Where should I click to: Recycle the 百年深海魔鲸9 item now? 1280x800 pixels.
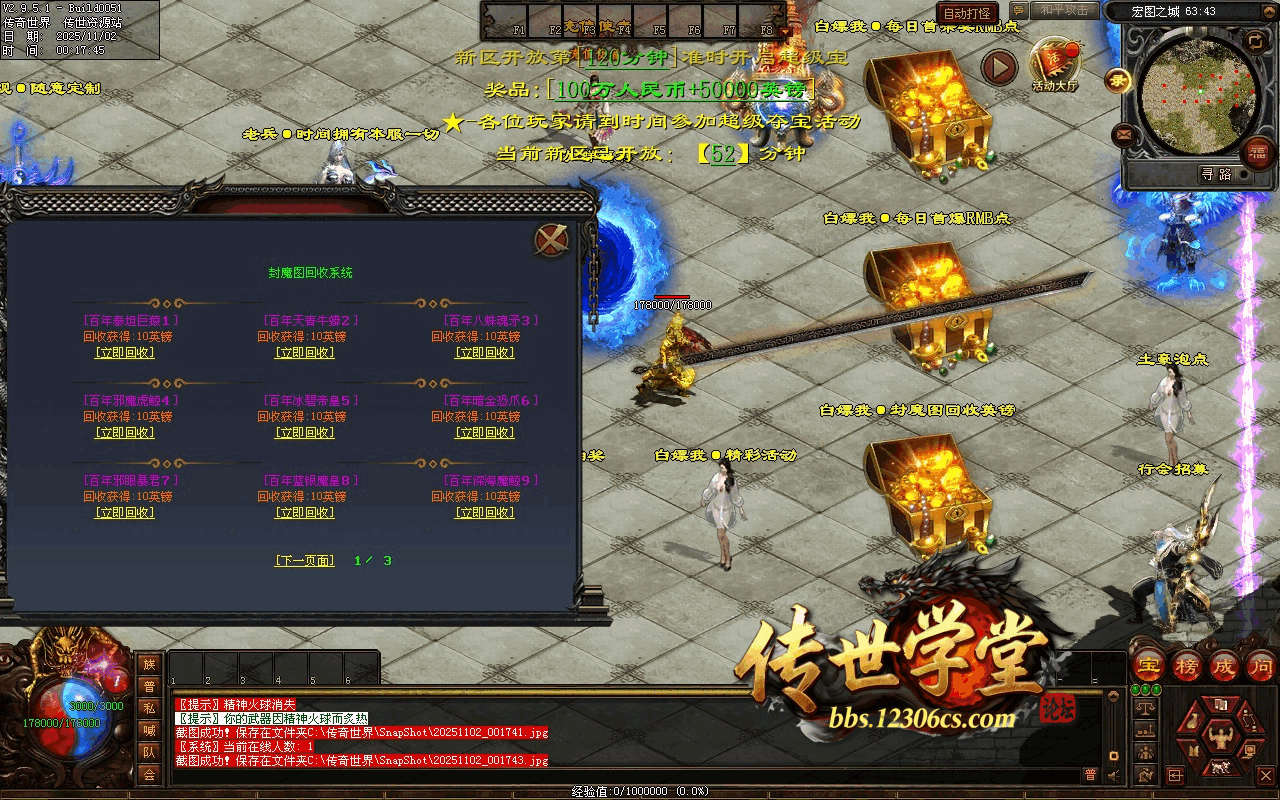click(485, 513)
